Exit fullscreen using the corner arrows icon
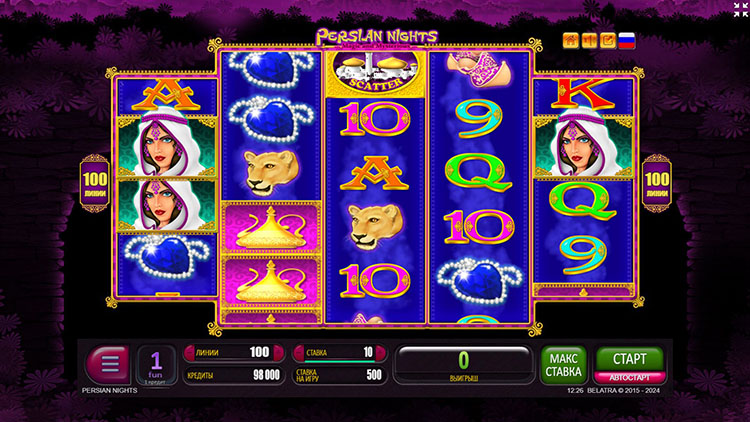The width and height of the screenshot is (750, 422). coord(737,10)
